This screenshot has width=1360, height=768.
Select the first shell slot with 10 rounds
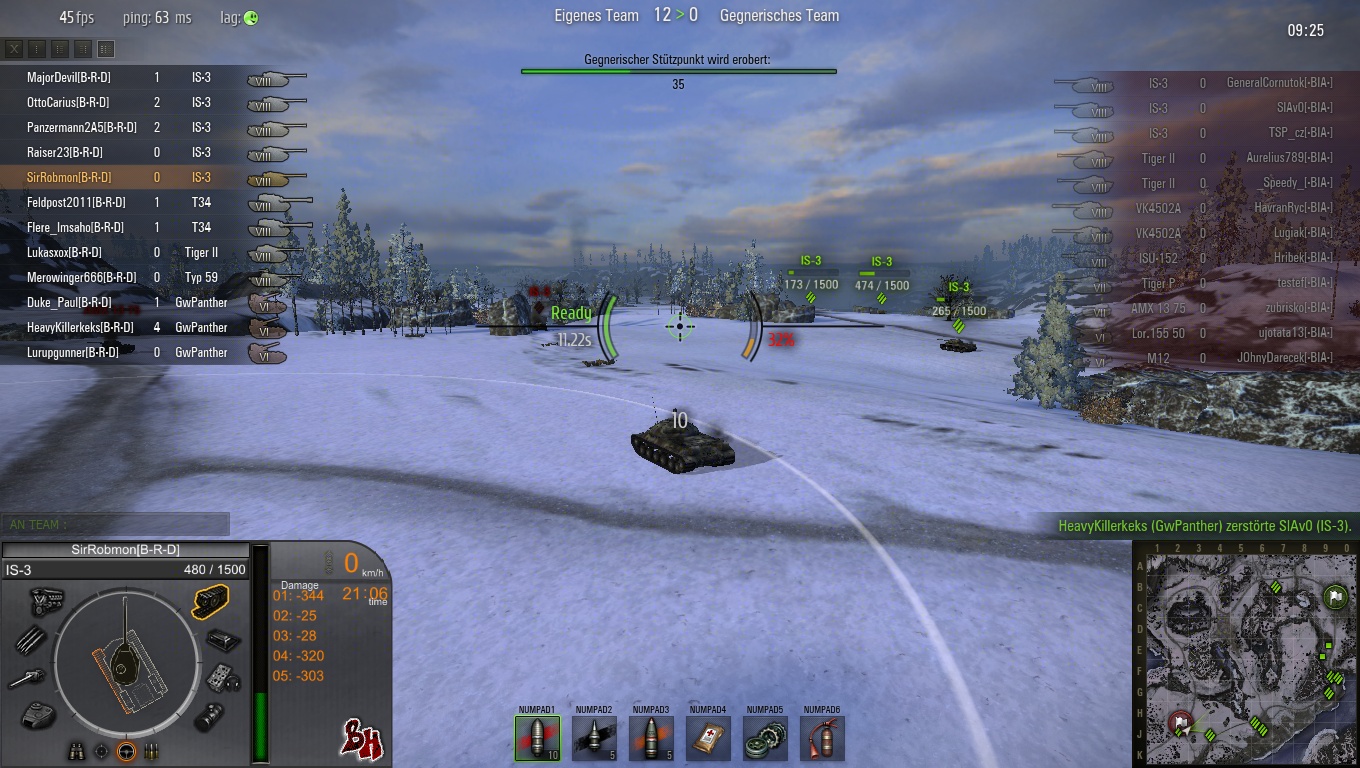tap(537, 738)
